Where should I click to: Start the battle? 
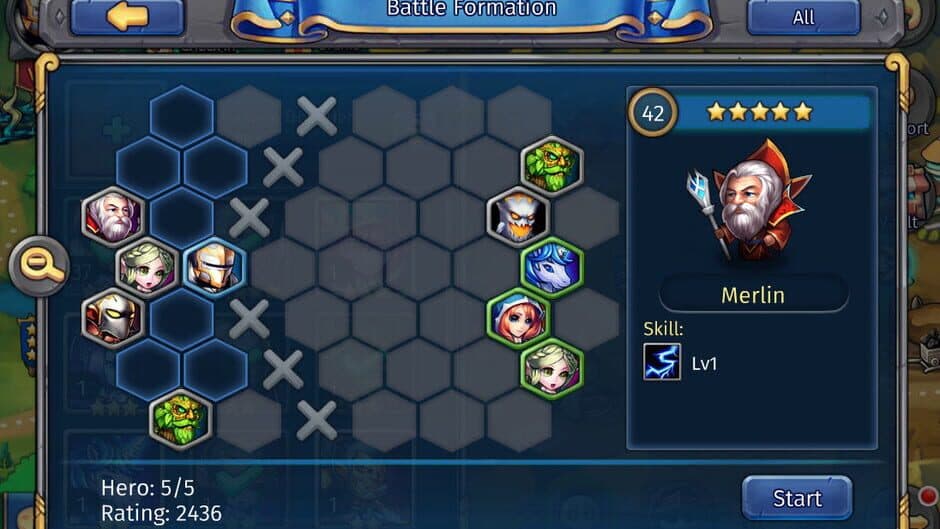797,497
